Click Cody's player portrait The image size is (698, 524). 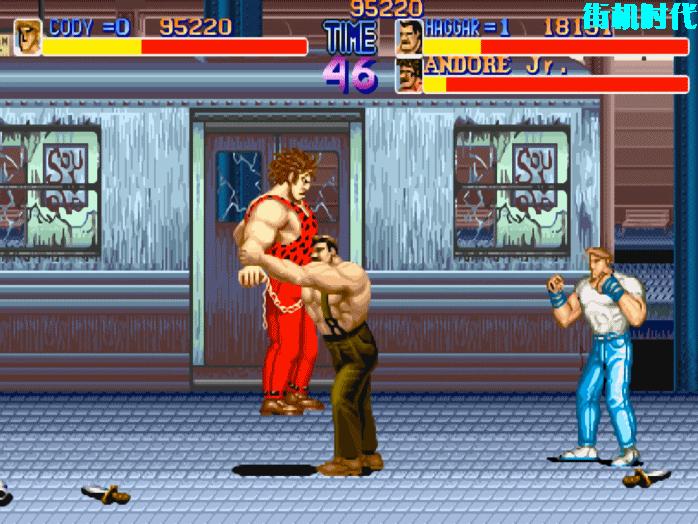[27, 37]
